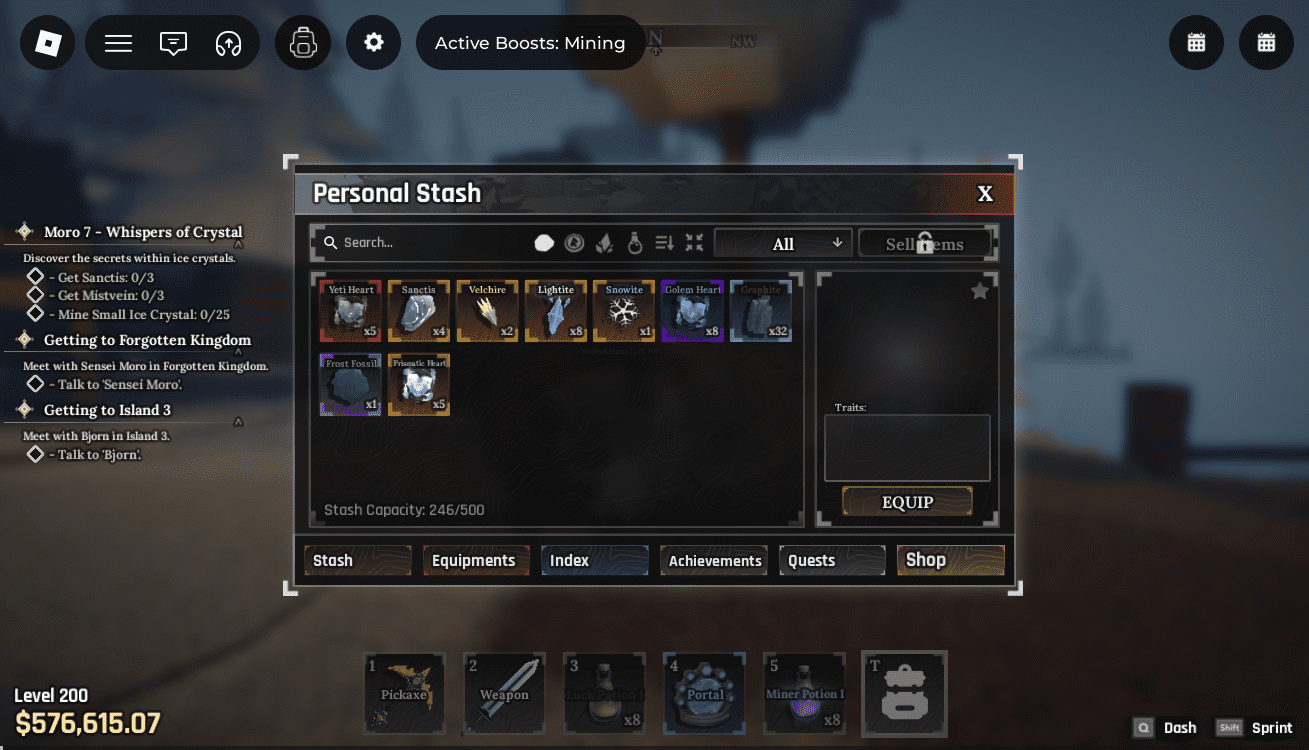Toggle the favorite star in item details panel
This screenshot has width=1309, height=750.
979,290
